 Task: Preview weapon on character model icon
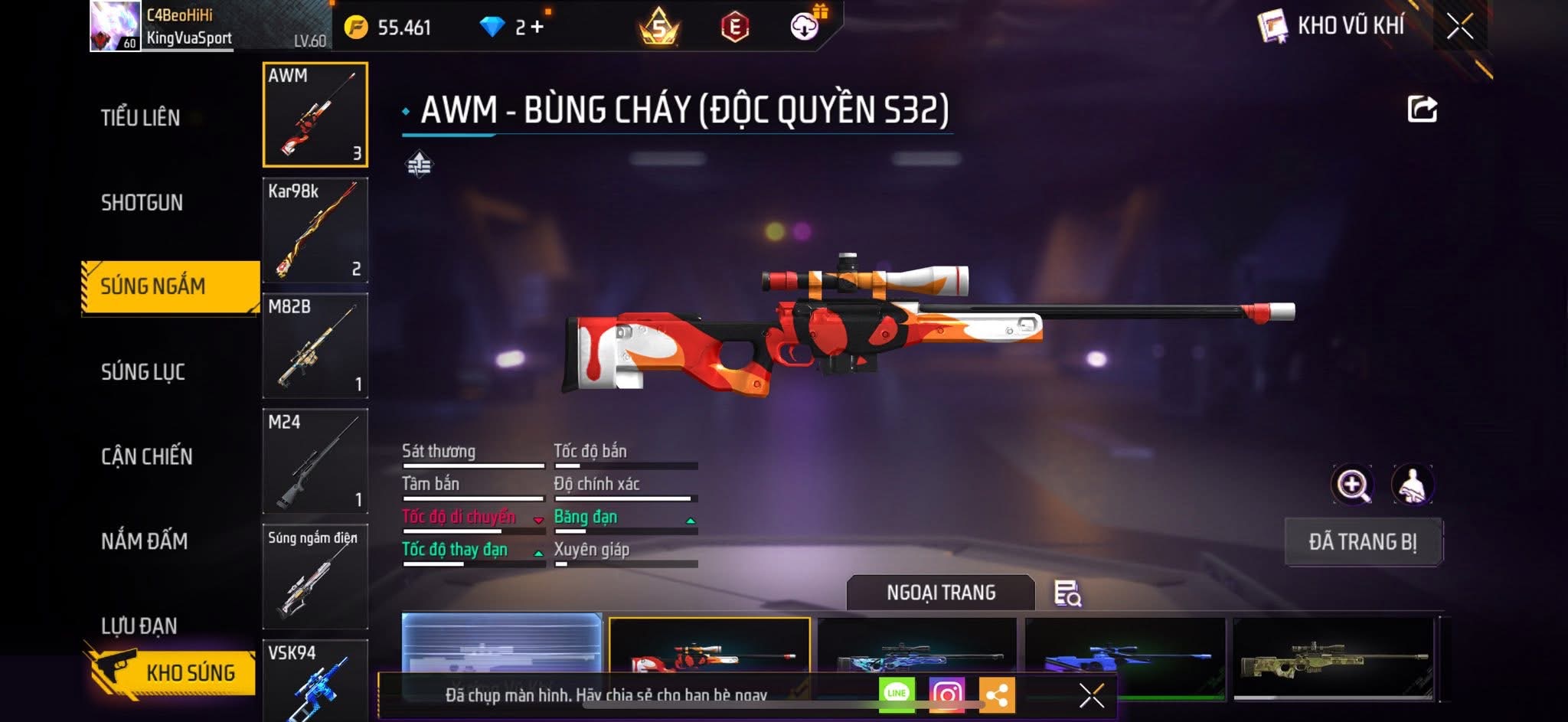(x=1413, y=485)
